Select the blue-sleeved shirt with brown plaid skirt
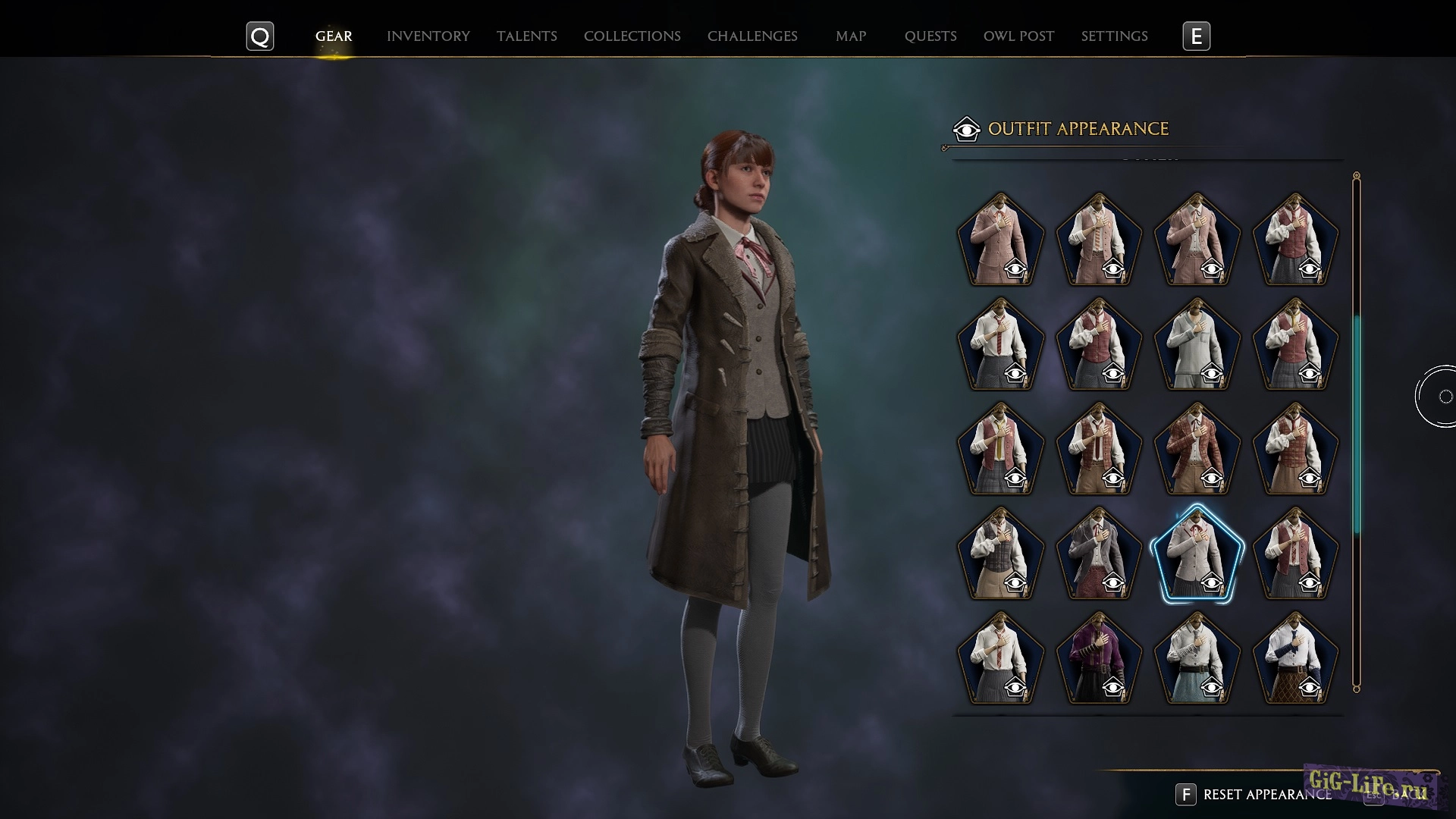1456x819 pixels. pos(1294,658)
